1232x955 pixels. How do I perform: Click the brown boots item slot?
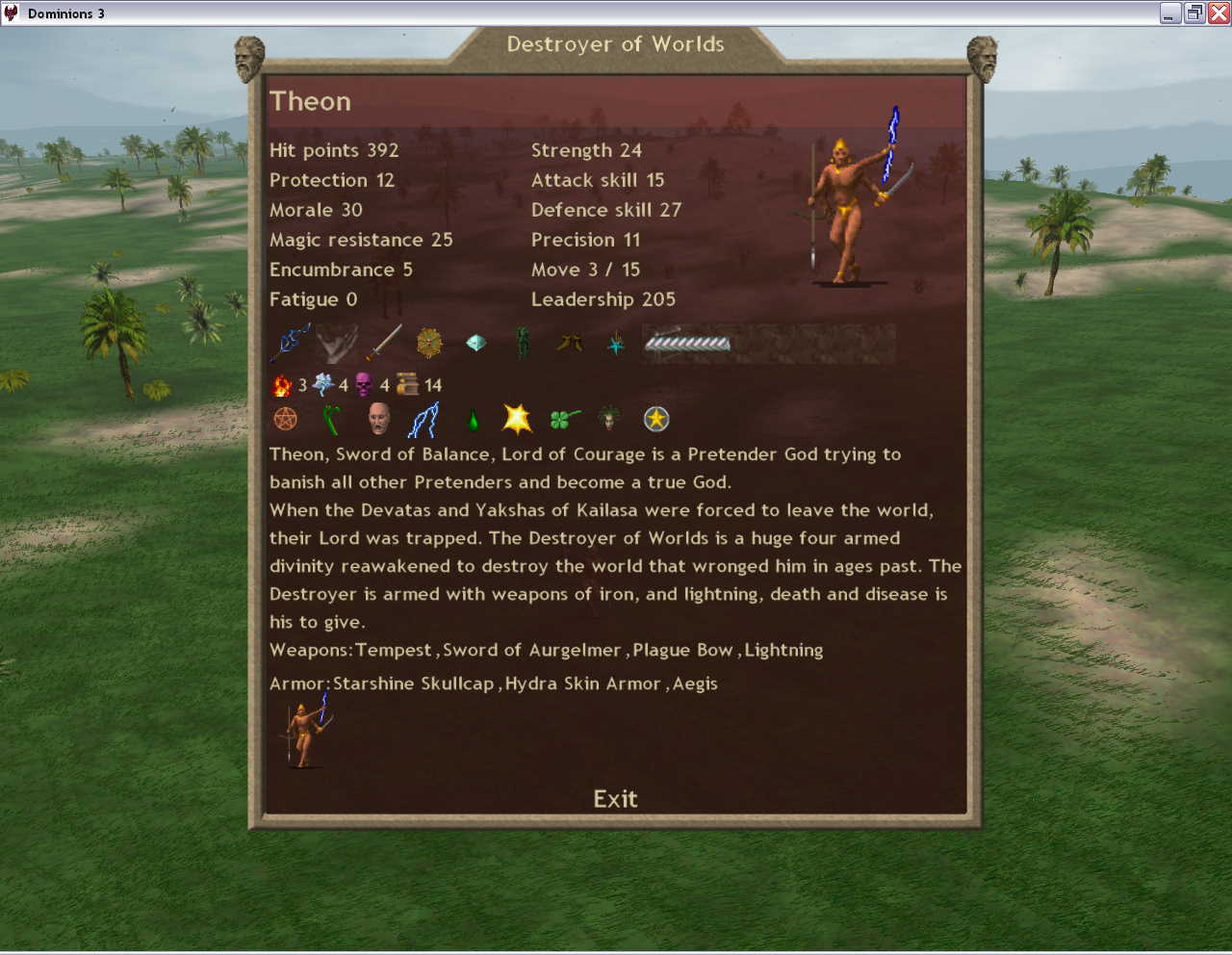(x=569, y=343)
